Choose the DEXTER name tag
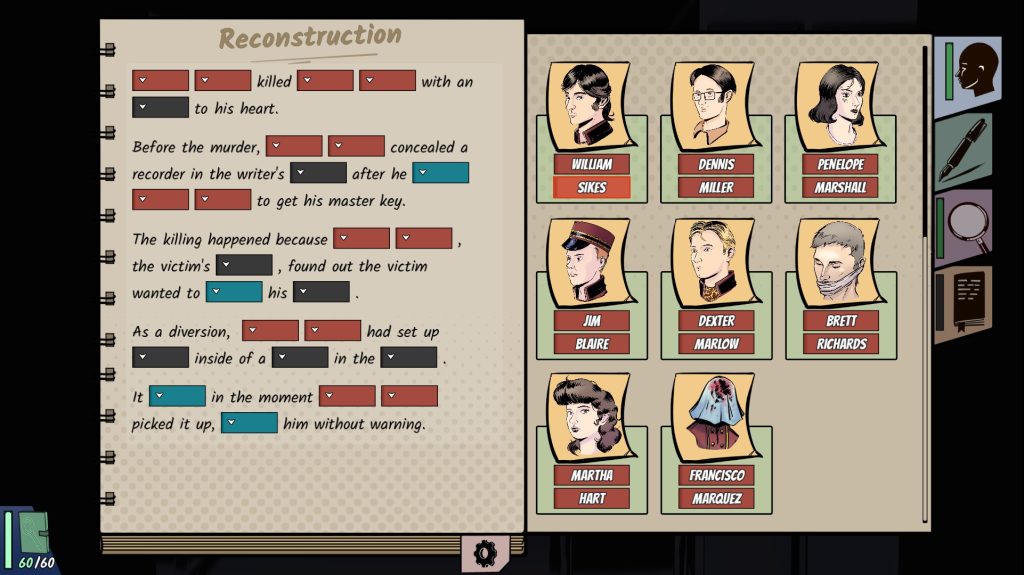1024x575 pixels. (x=716, y=321)
